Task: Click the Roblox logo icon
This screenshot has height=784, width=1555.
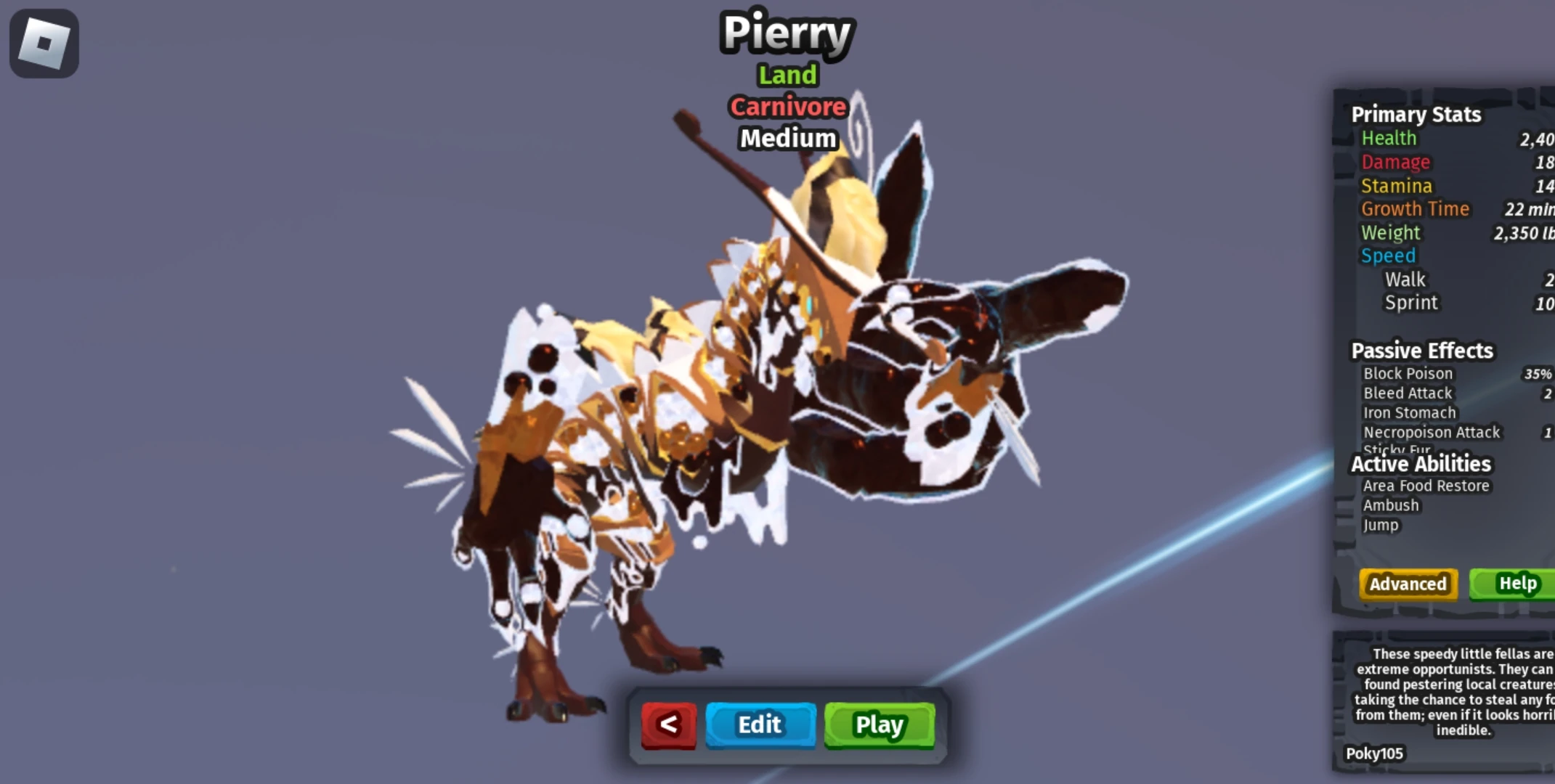Action: tap(44, 43)
